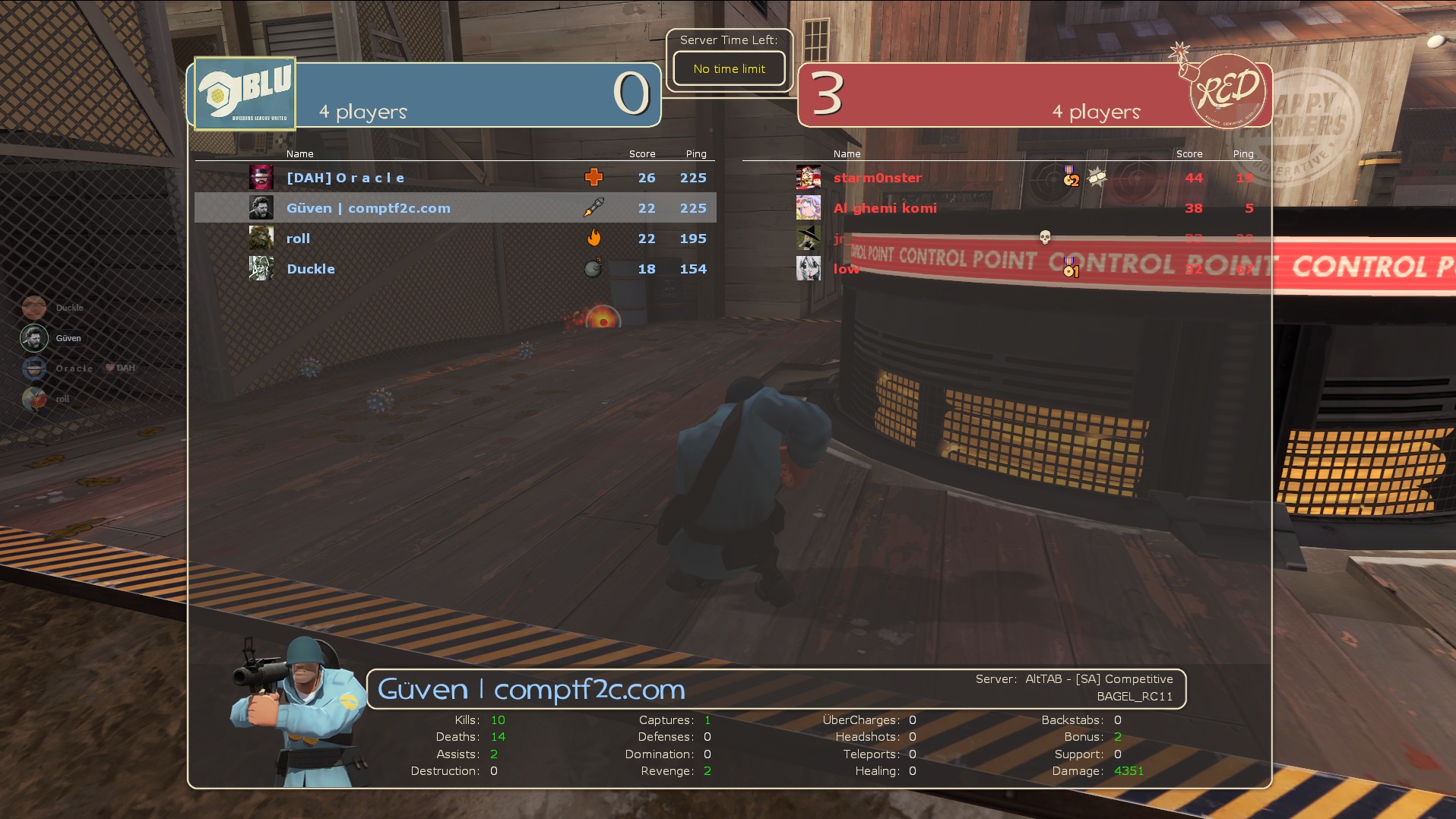Click roll's avatar in voice overlay
The width and height of the screenshot is (1456, 819).
click(34, 398)
